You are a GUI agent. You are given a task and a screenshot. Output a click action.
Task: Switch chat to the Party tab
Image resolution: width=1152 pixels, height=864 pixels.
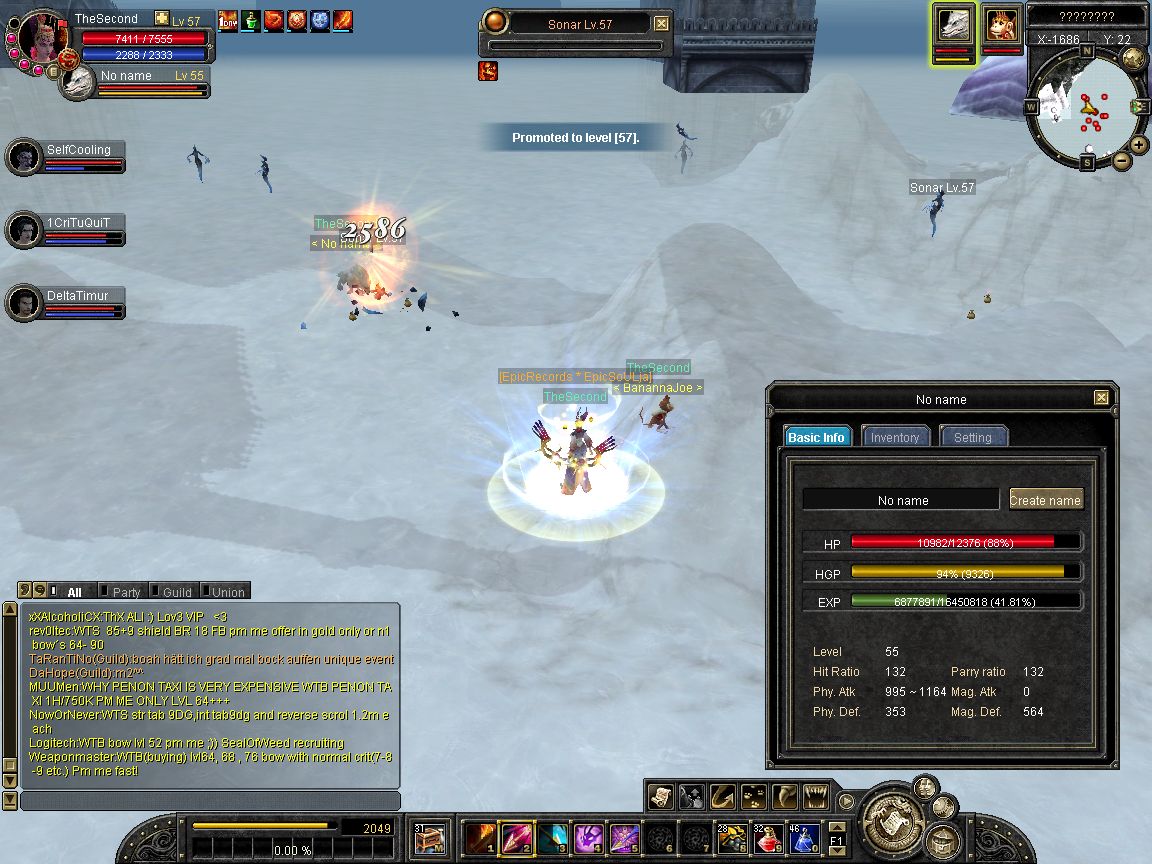coord(126,592)
